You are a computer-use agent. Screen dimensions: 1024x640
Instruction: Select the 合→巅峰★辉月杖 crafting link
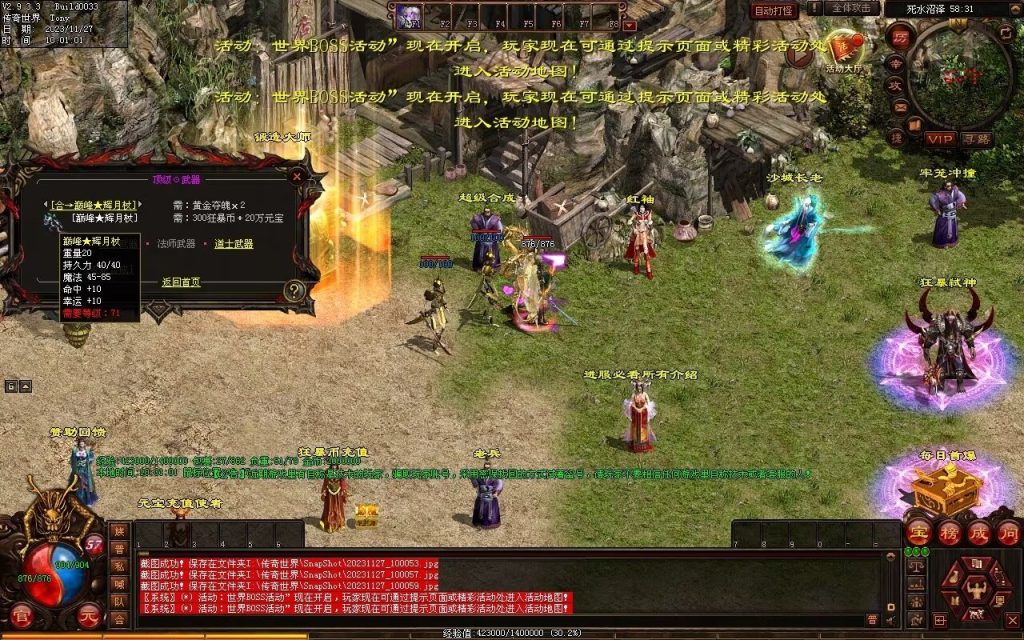[x=90, y=204]
